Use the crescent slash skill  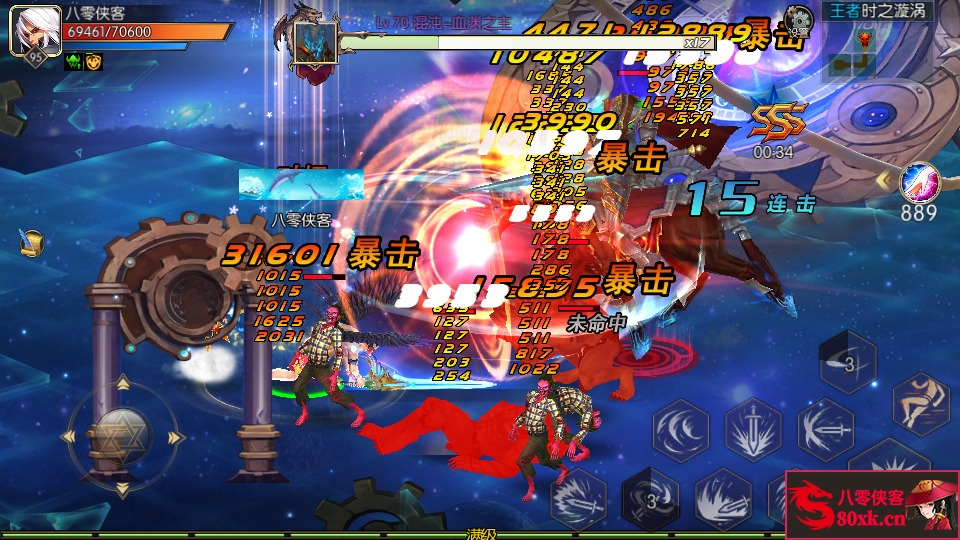pyautogui.click(x=681, y=430)
